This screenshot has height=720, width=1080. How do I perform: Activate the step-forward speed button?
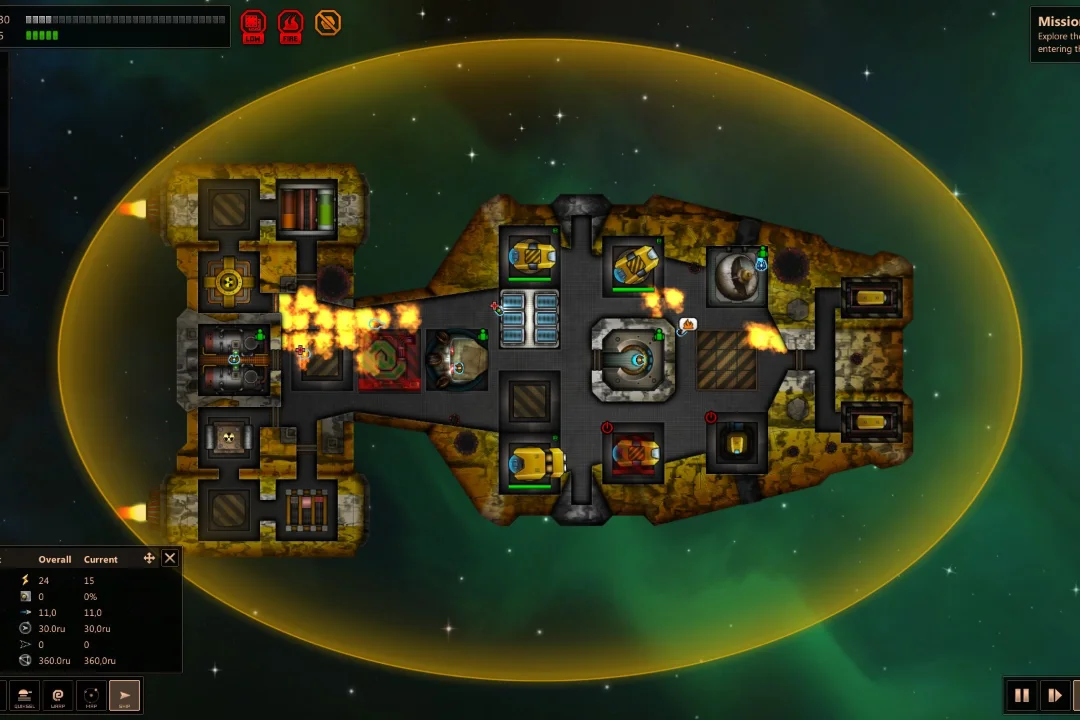1054,695
